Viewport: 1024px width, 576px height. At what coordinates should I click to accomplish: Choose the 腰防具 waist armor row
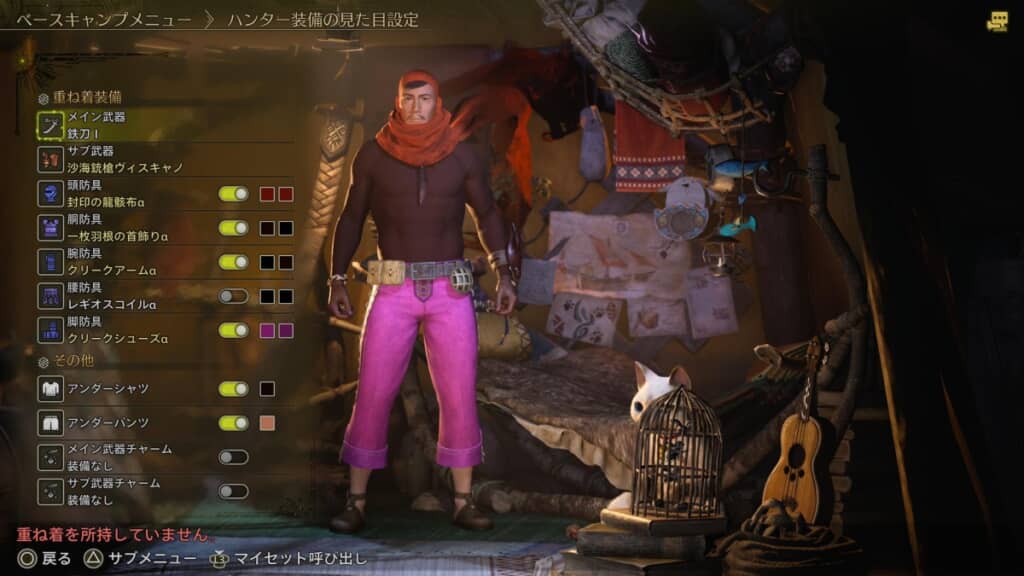coord(110,296)
